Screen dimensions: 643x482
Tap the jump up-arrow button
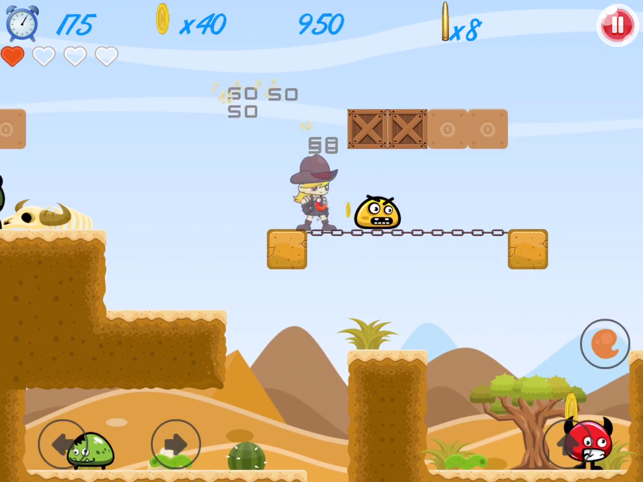point(567,443)
